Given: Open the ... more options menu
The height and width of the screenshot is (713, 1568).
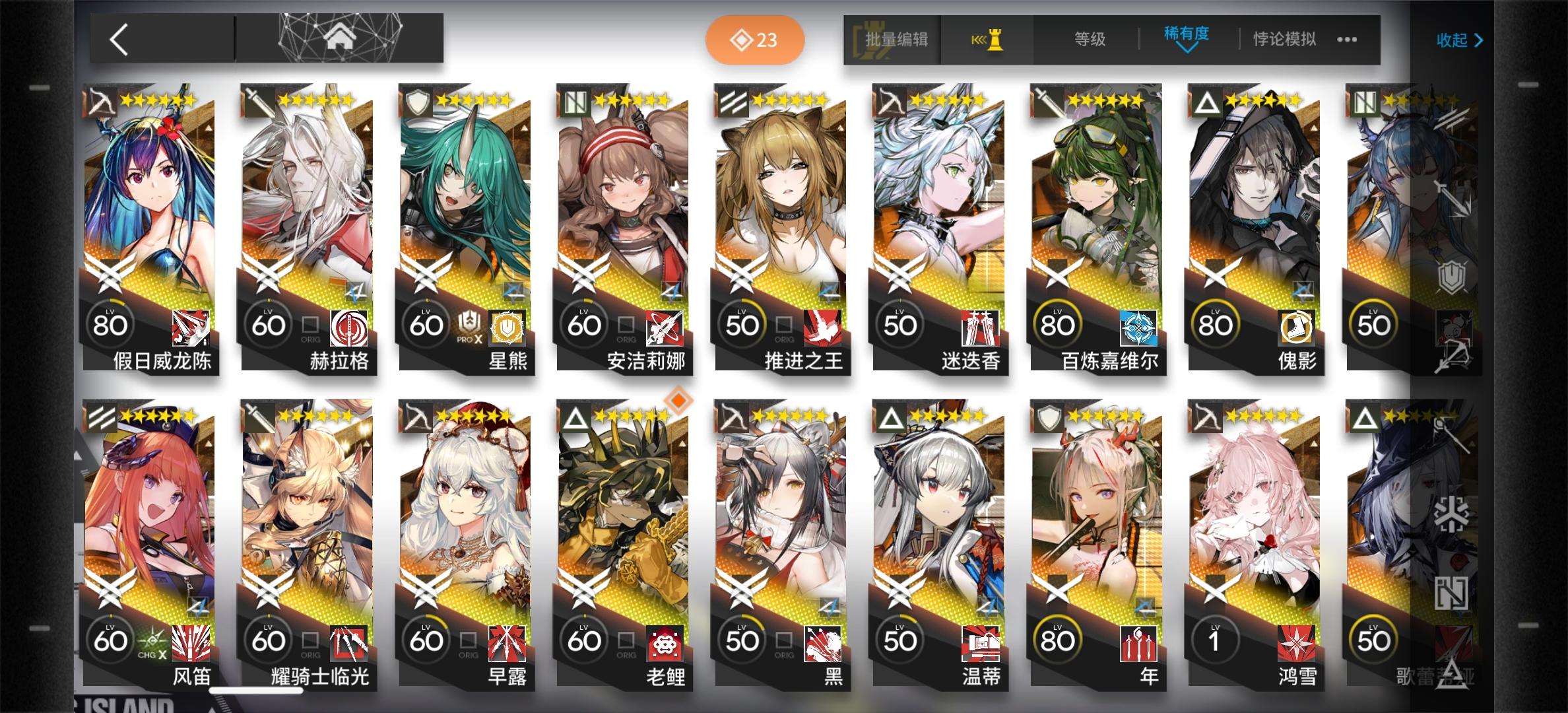Looking at the screenshot, I should pos(1347,40).
